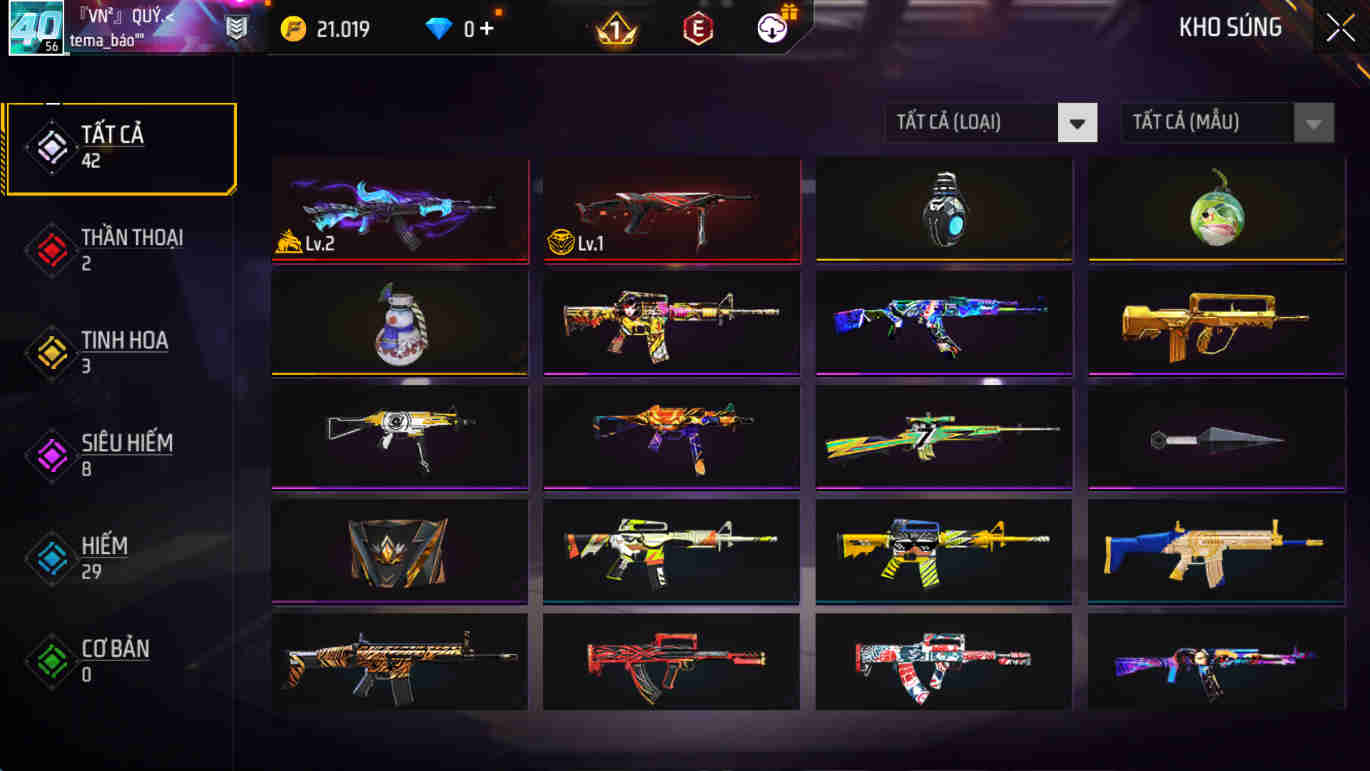Open the crown level 1 icon

click(x=618, y=28)
